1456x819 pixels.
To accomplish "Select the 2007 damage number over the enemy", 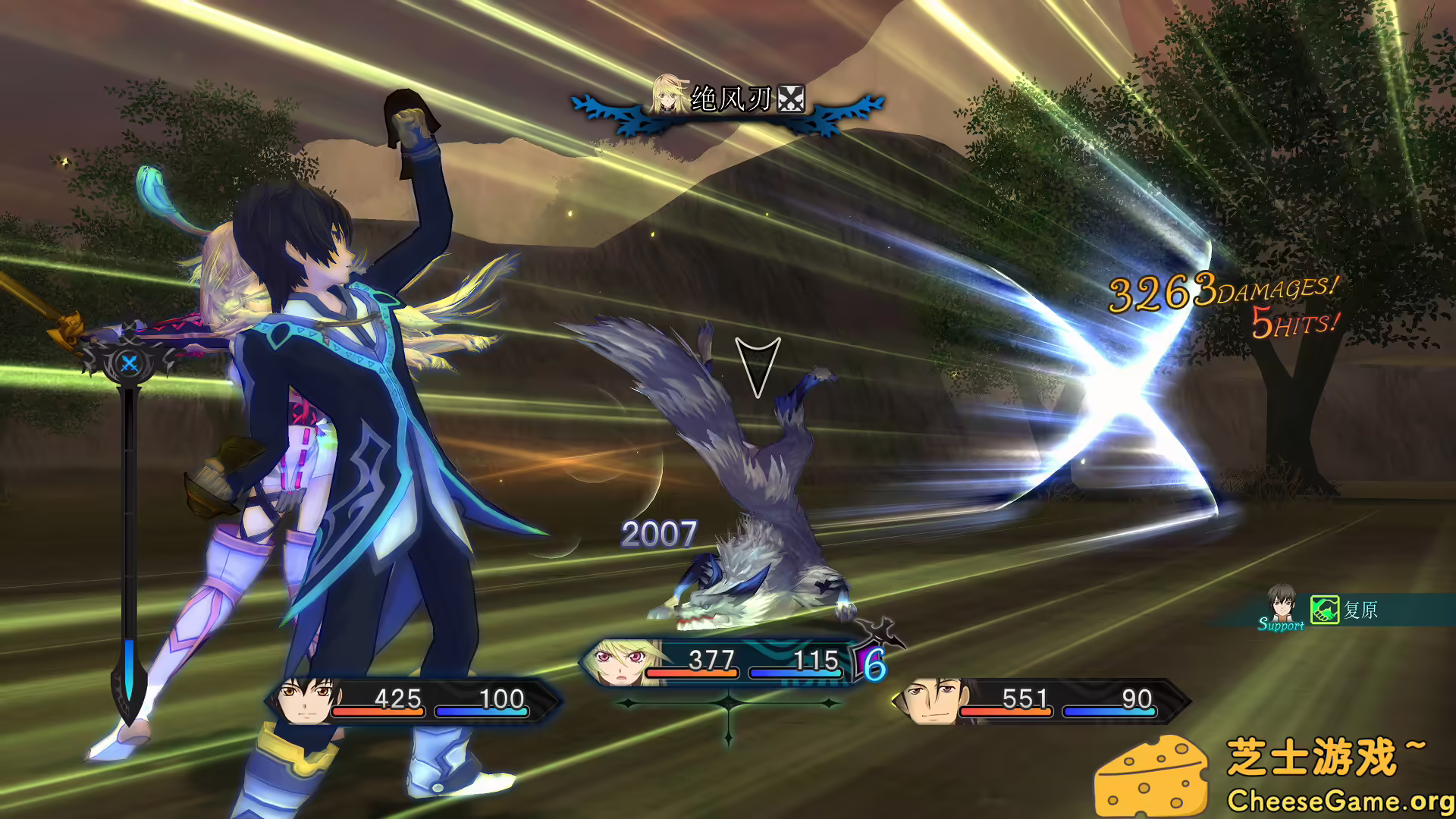I will (x=658, y=534).
